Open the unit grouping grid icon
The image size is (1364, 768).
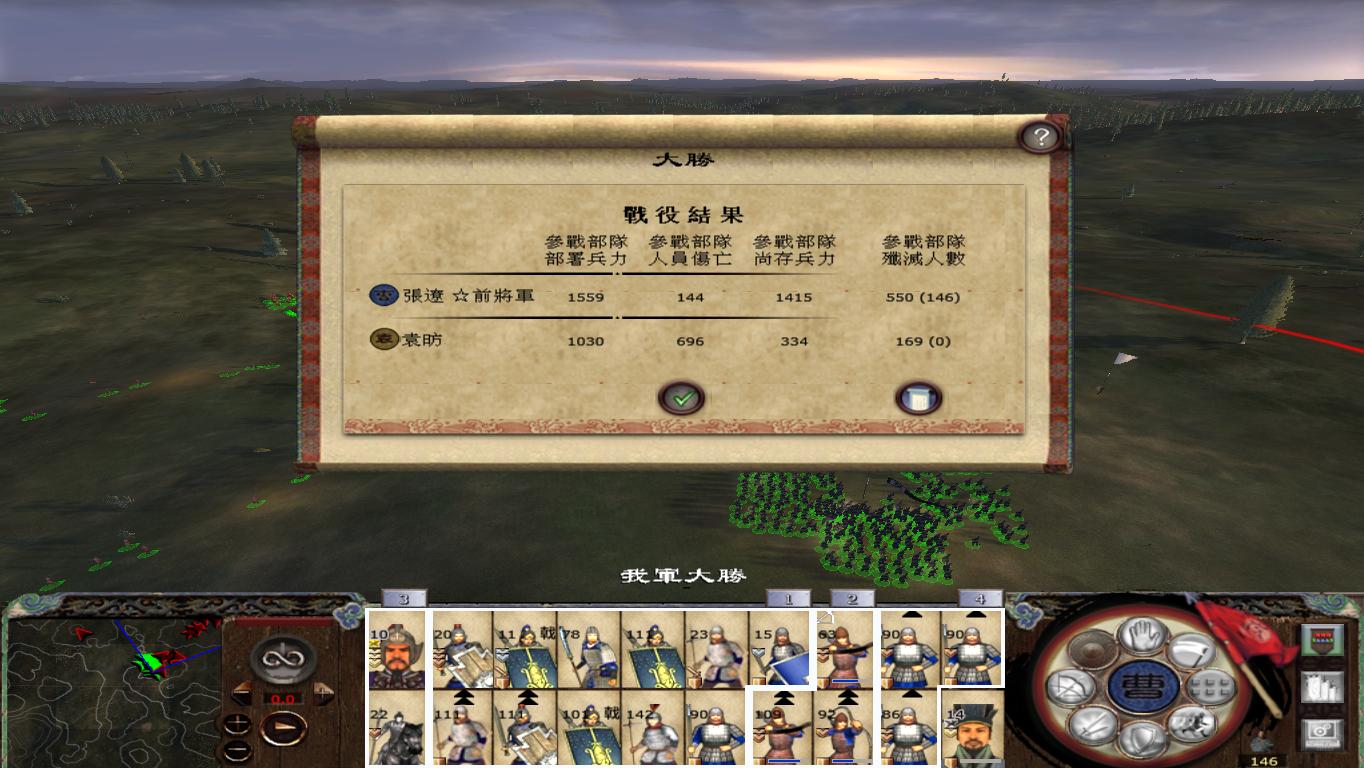[x=1209, y=686]
